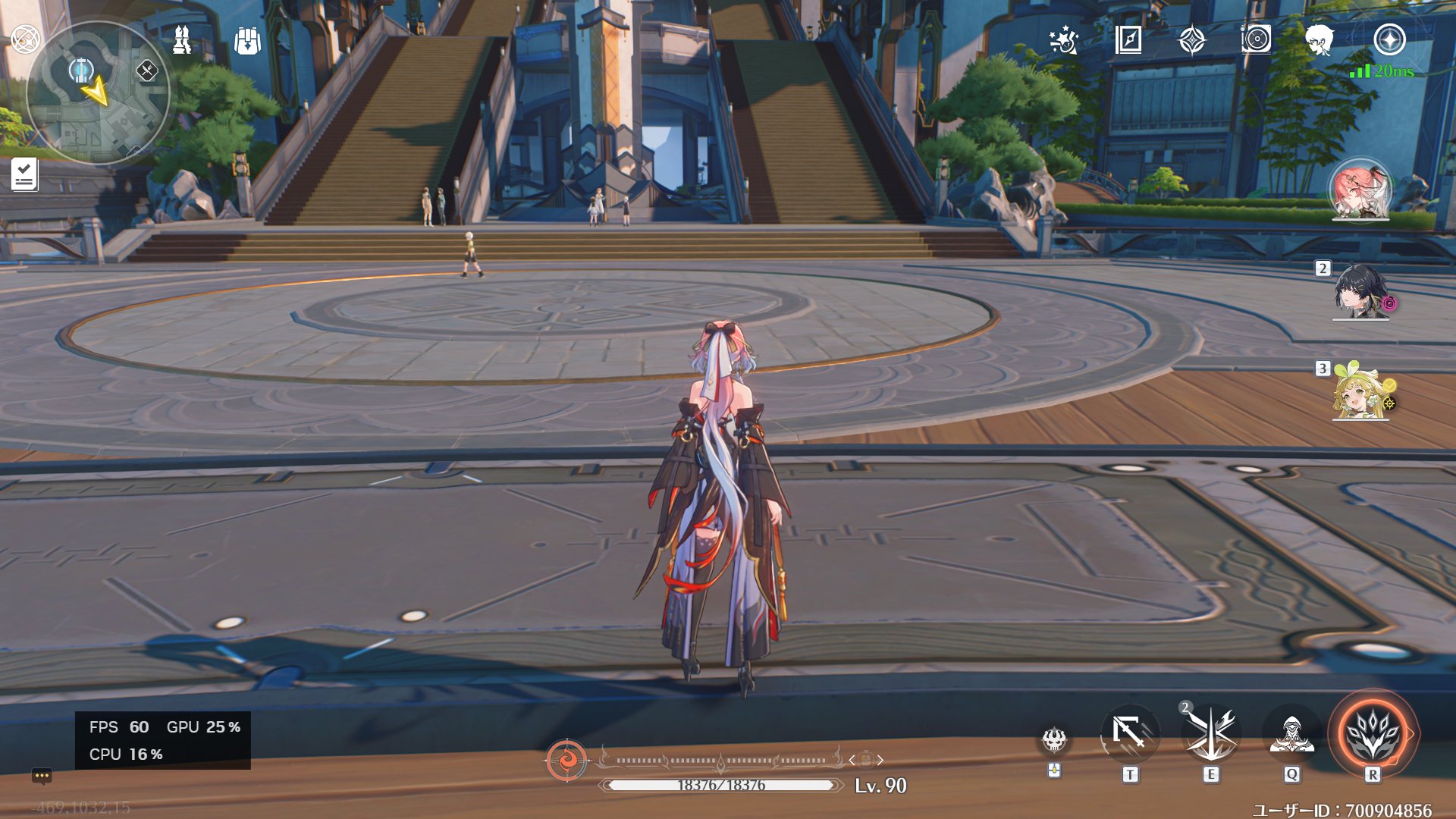Open the party popper events icon
This screenshot has height=819, width=1456.
[1063, 40]
